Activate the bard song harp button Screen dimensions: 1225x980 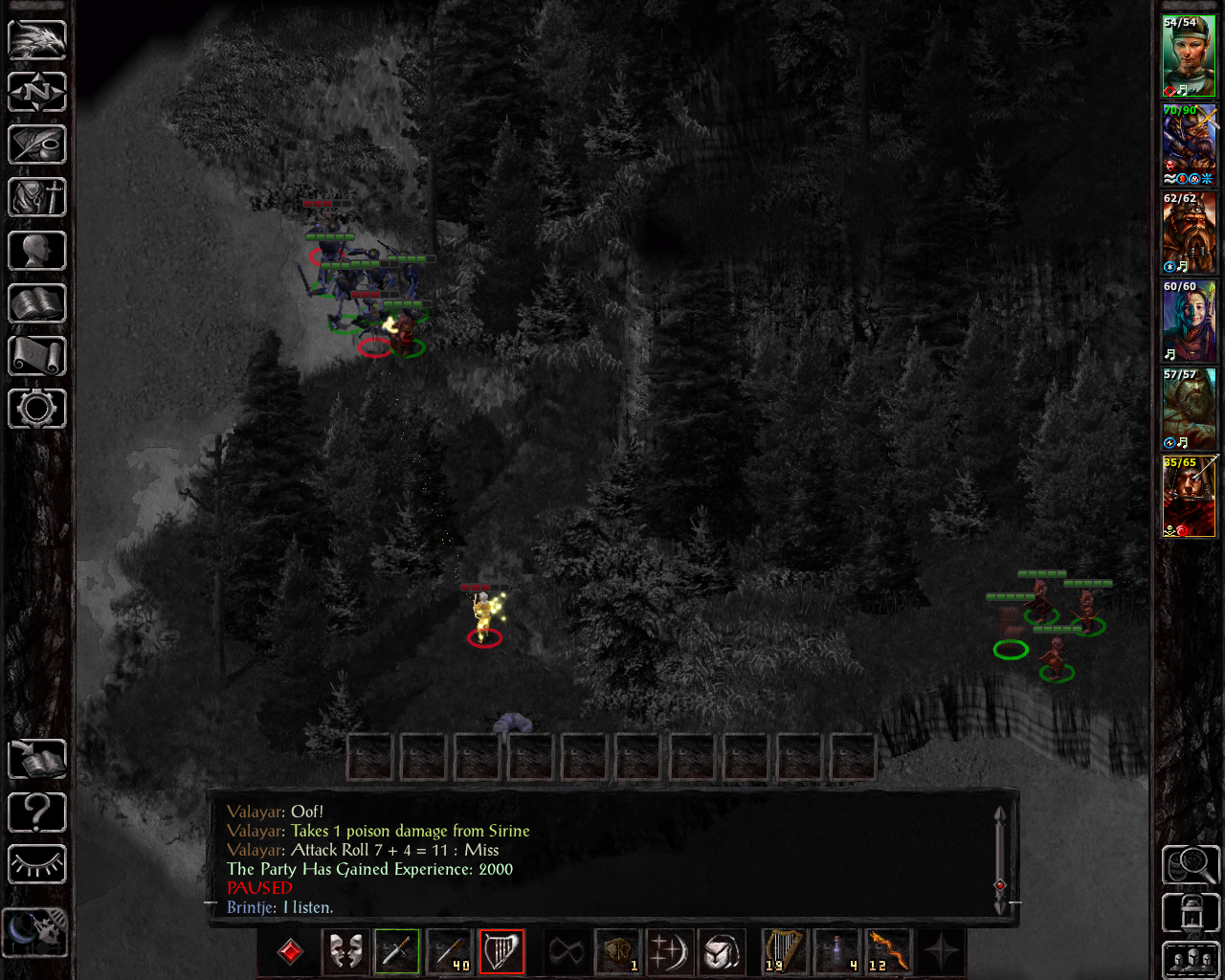click(x=501, y=951)
